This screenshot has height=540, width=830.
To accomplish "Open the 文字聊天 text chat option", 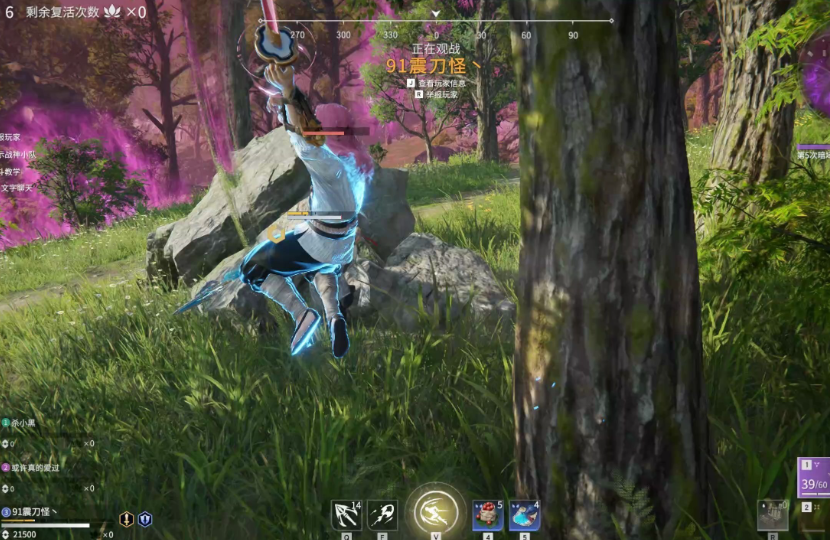I will pos(17,188).
